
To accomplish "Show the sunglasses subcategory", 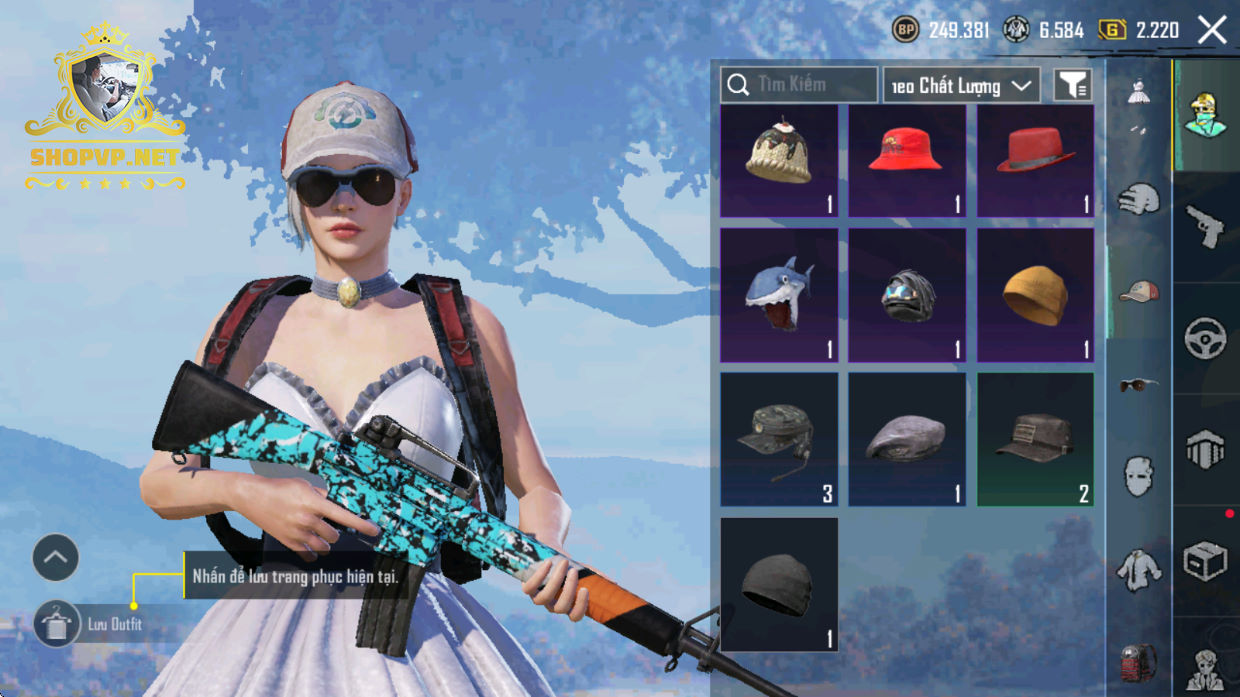I will click(1138, 385).
